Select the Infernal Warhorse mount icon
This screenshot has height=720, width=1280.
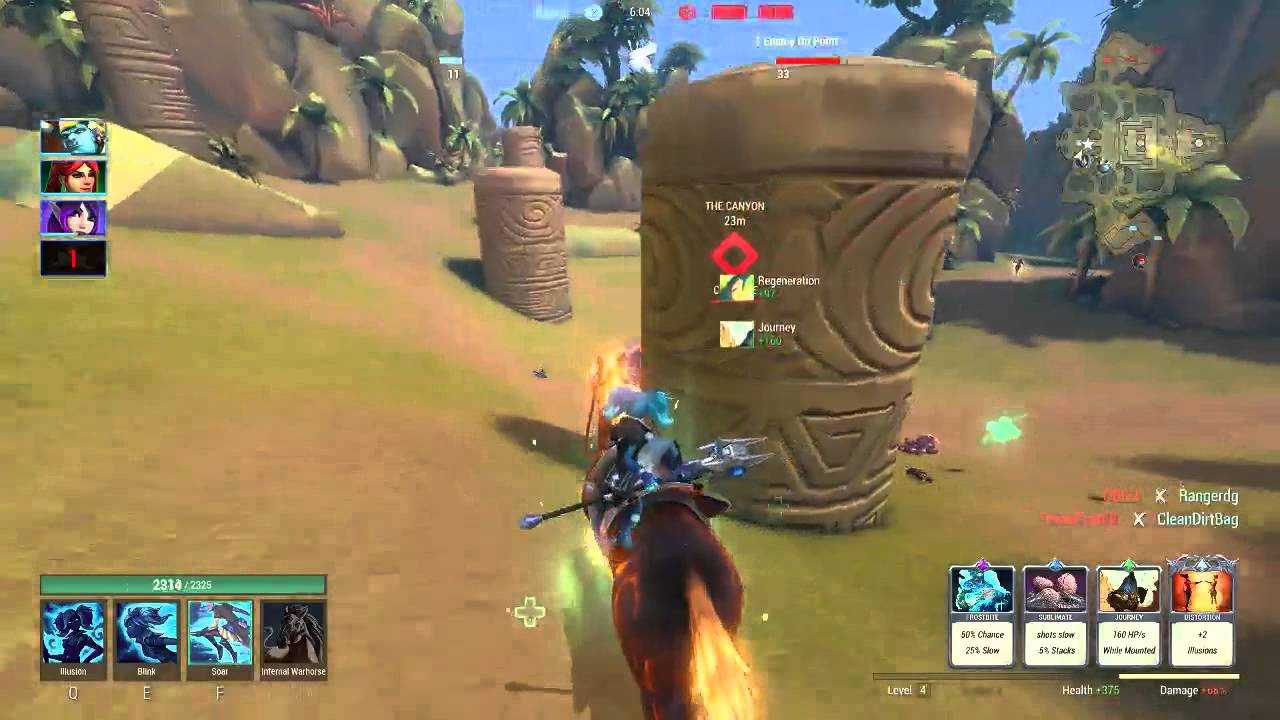(x=293, y=633)
